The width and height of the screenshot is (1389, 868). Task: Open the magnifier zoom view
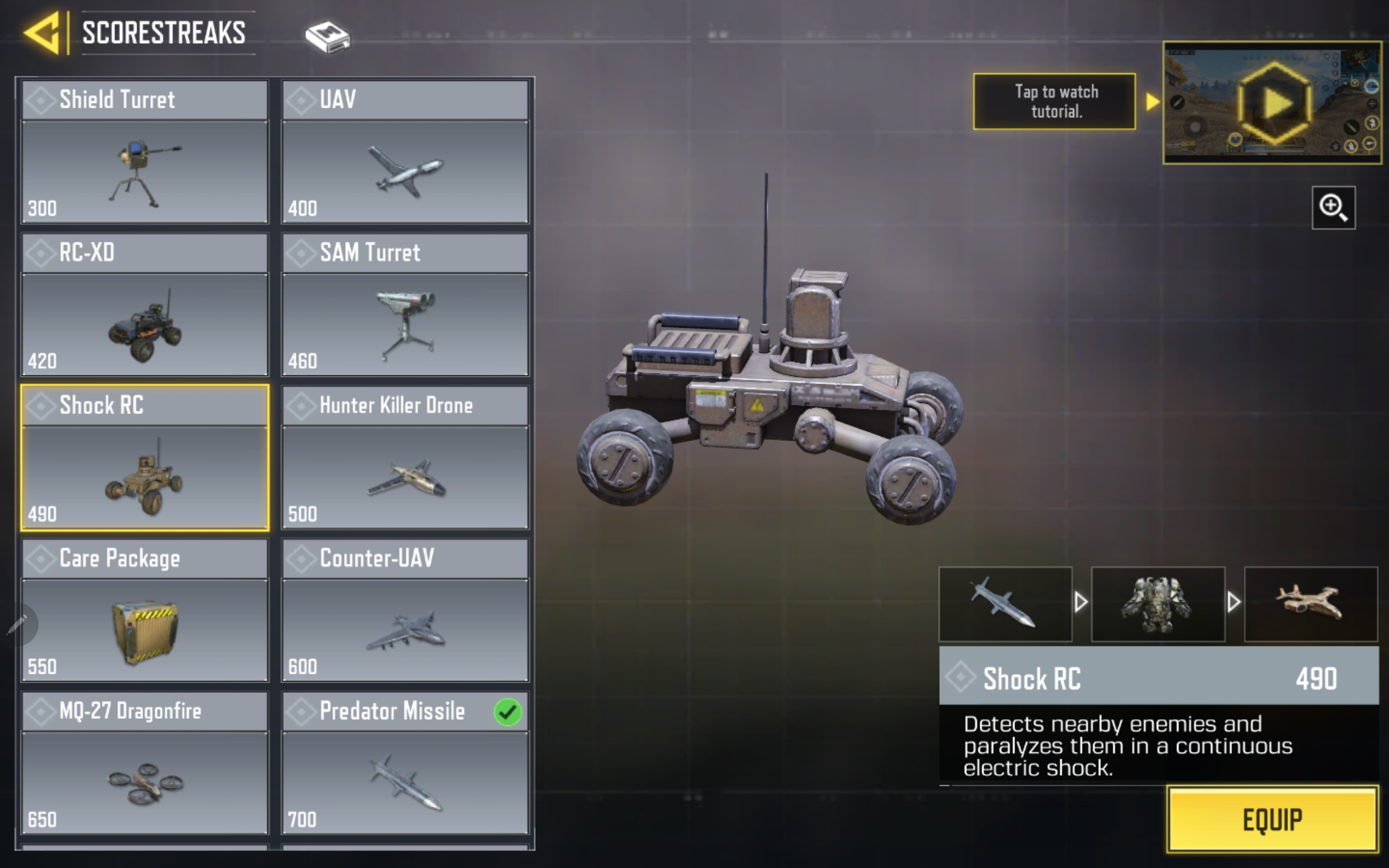1333,207
